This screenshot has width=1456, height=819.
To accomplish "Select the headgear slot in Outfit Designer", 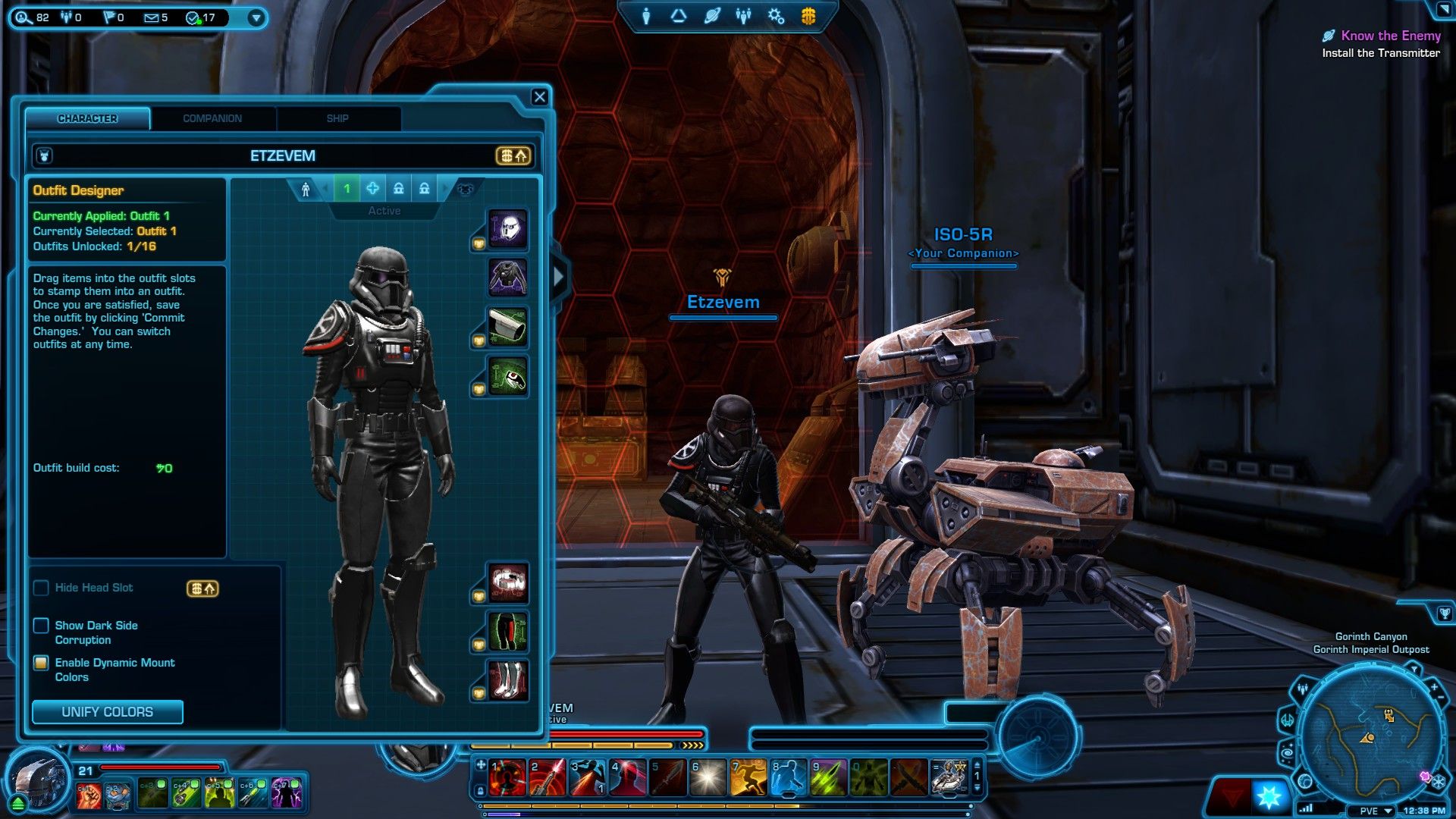I will coord(509,230).
